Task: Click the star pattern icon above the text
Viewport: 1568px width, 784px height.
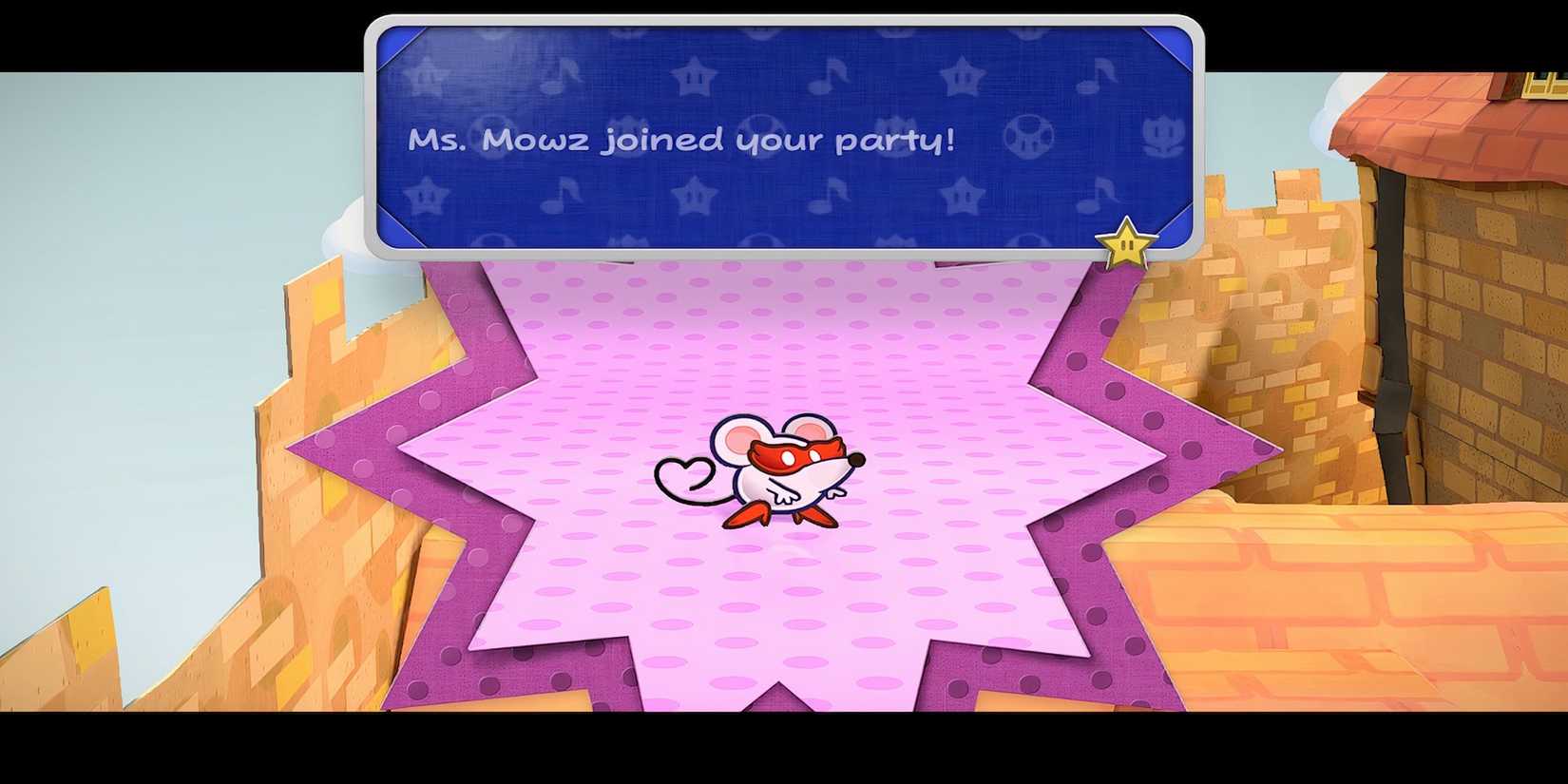Action: (692, 75)
